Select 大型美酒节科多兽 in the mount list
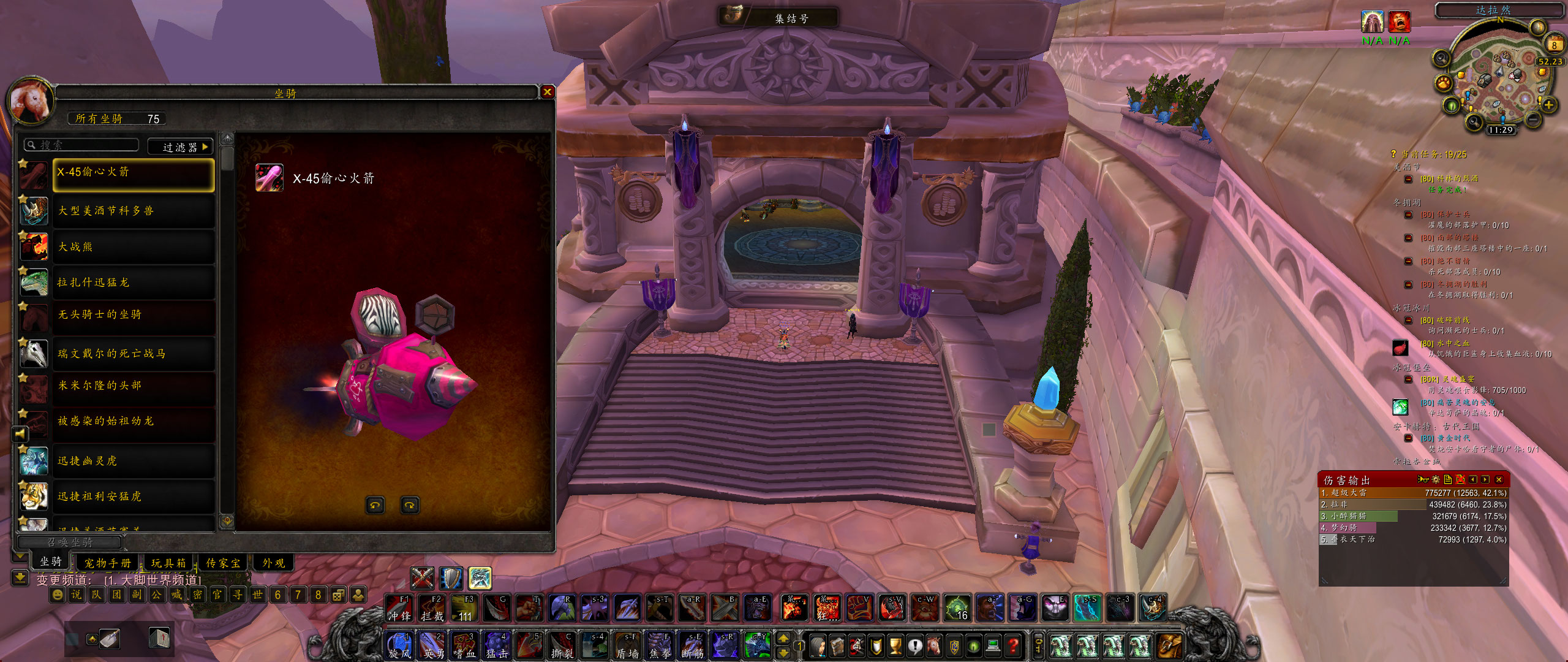Screen dimensions: 1568x662 [134, 211]
